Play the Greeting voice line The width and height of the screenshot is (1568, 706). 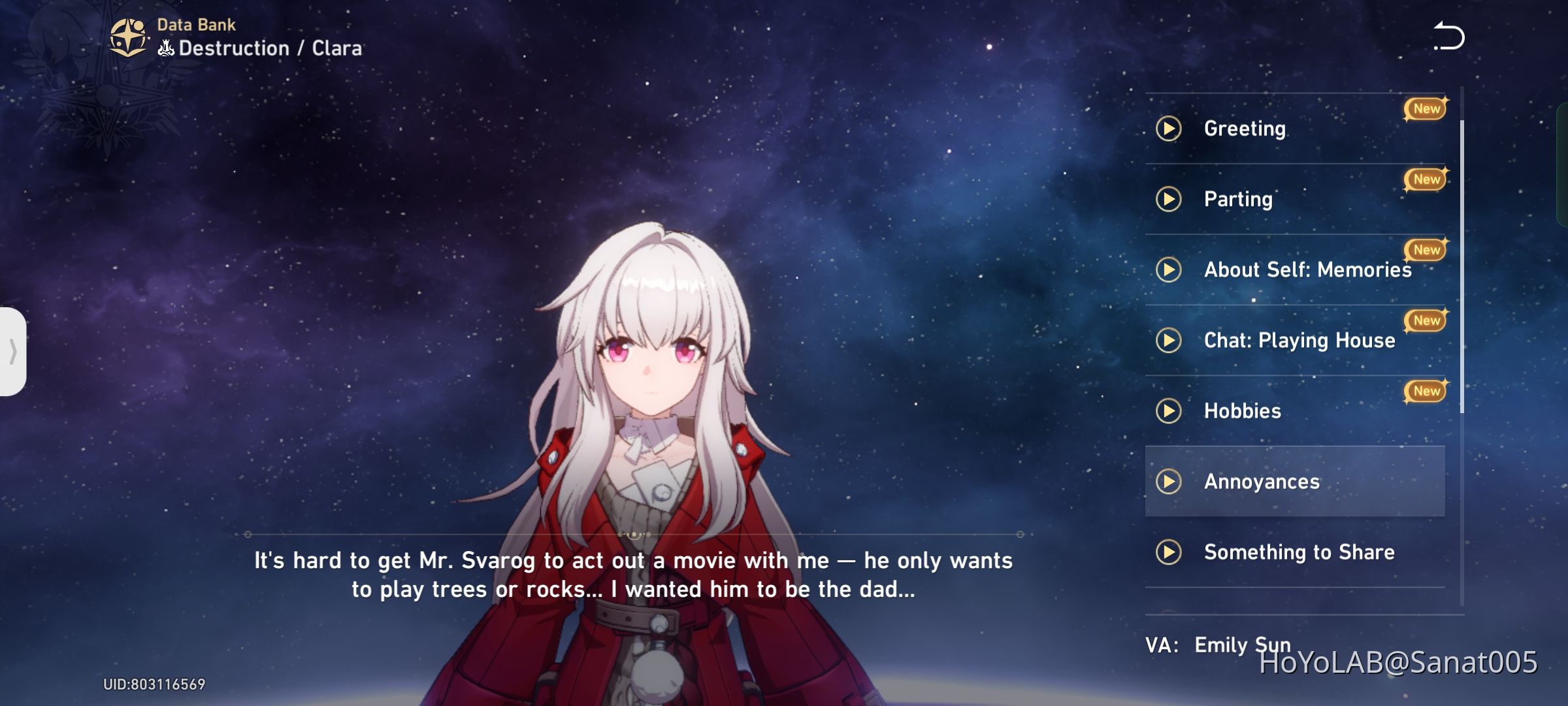tap(1169, 129)
